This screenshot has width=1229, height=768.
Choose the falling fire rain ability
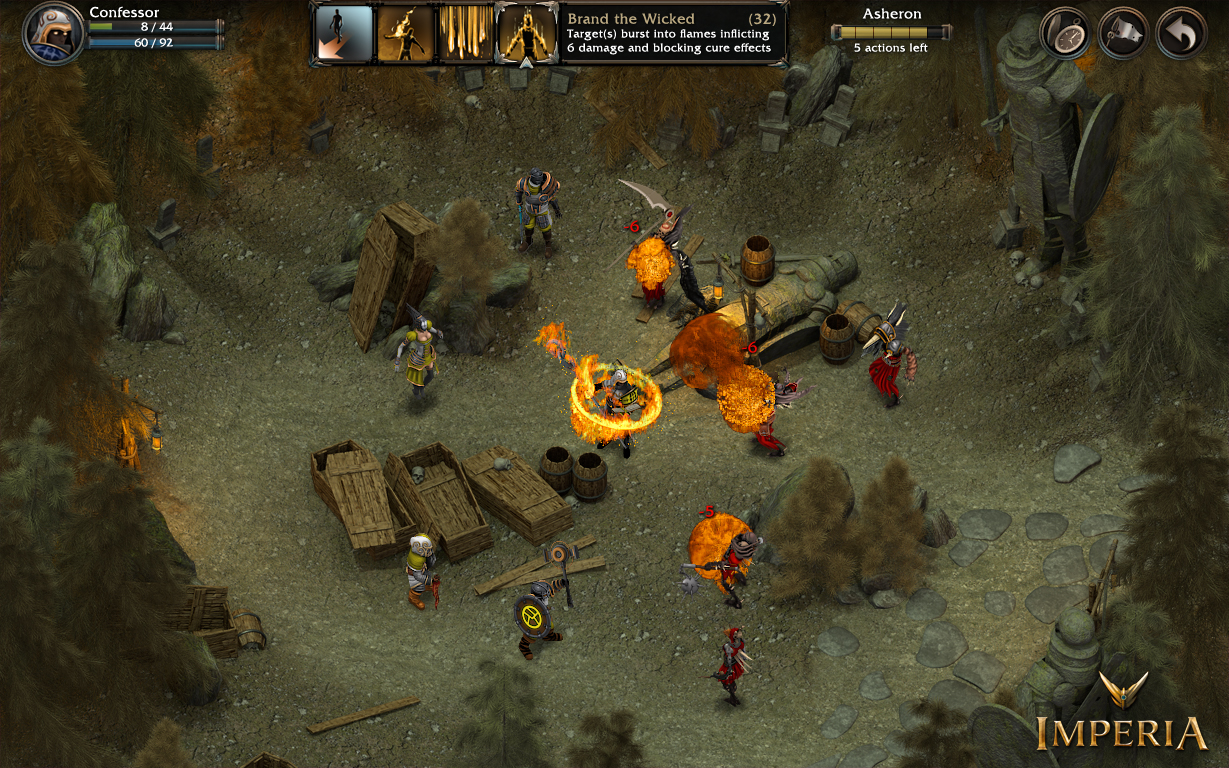pos(465,33)
